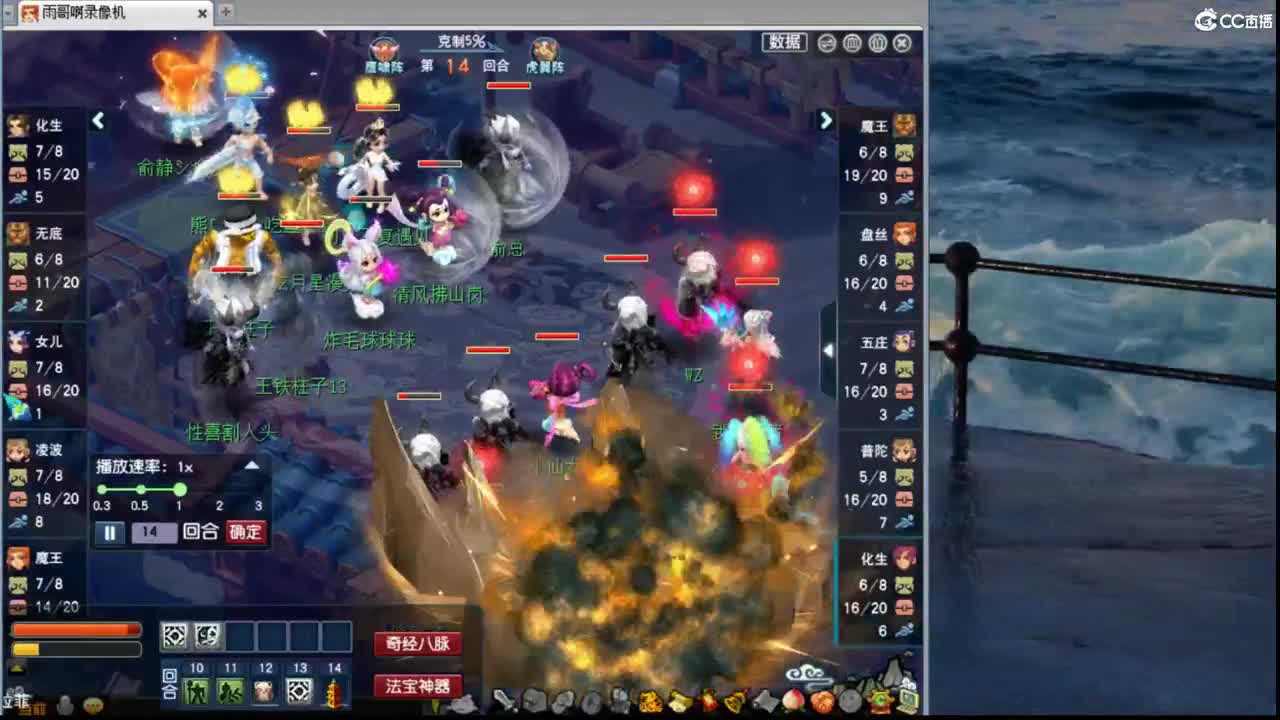This screenshot has height=720, width=1280.
Task: Click the round 11 green skill icon
Action: tap(230, 690)
